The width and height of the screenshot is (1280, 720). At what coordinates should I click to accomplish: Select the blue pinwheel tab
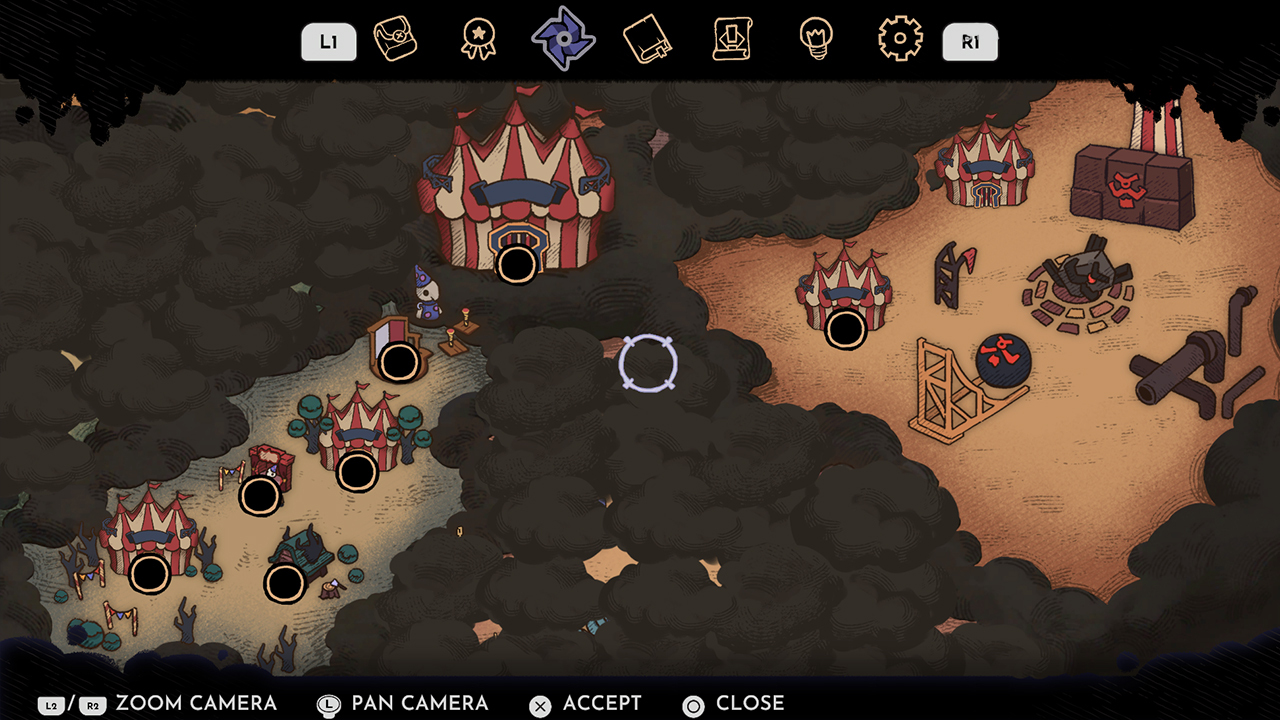563,39
